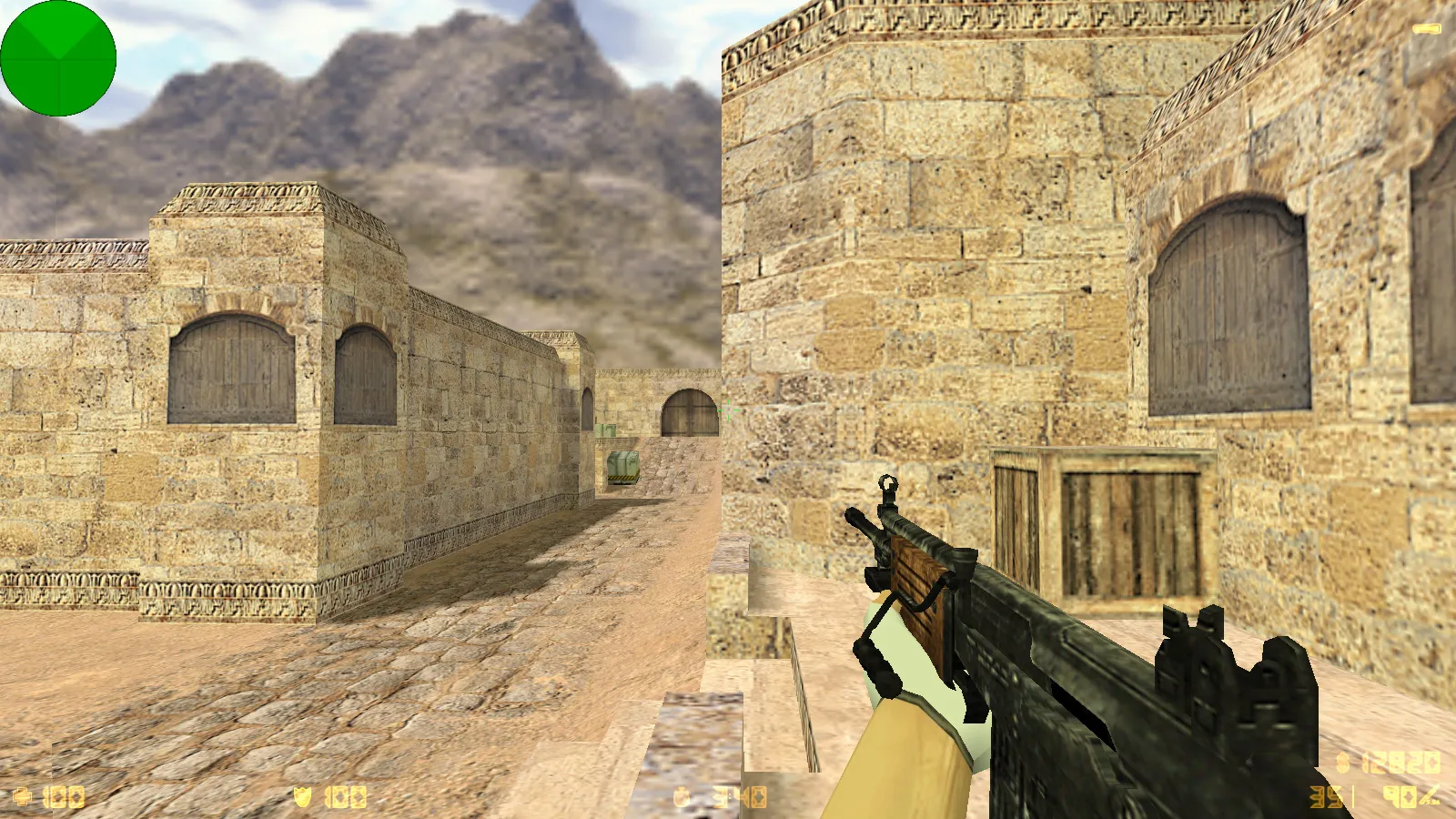The image size is (1456, 819).
Task: Open the radar map circle top left
Action: (x=58, y=58)
